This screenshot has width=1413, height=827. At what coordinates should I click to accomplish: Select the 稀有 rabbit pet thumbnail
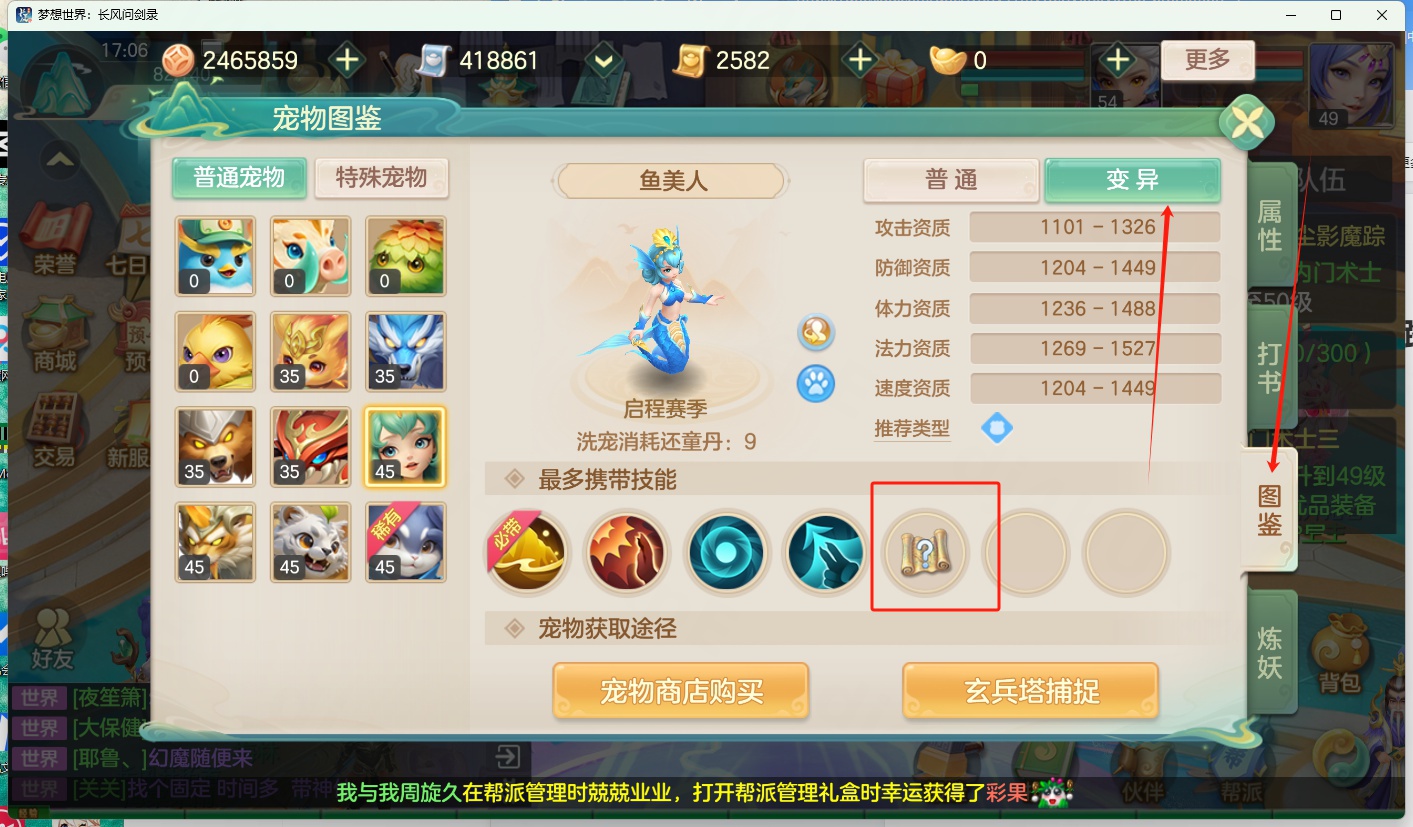[x=406, y=541]
